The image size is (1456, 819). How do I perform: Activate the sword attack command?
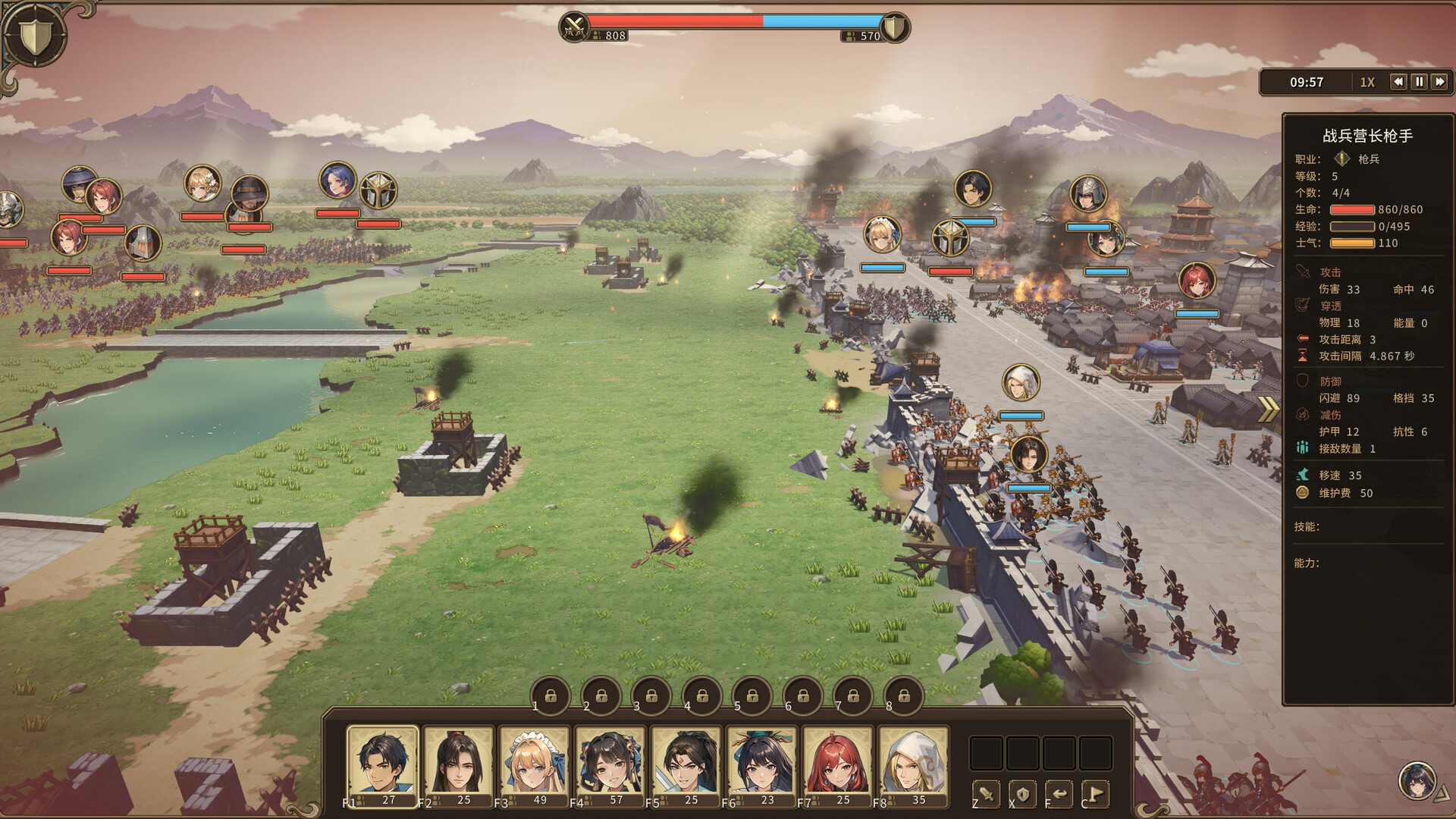(987, 794)
